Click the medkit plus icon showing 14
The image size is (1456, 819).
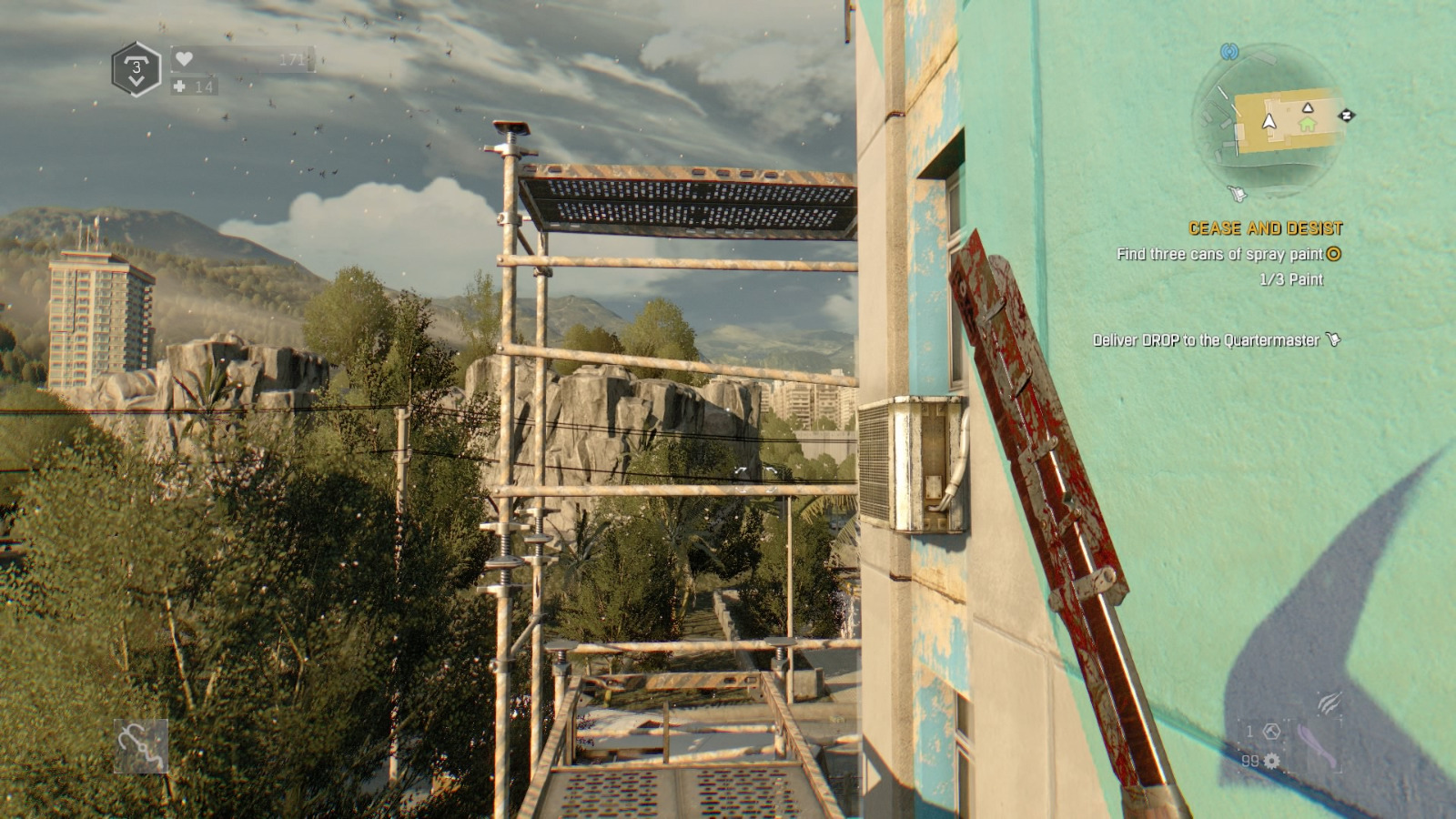(180, 86)
